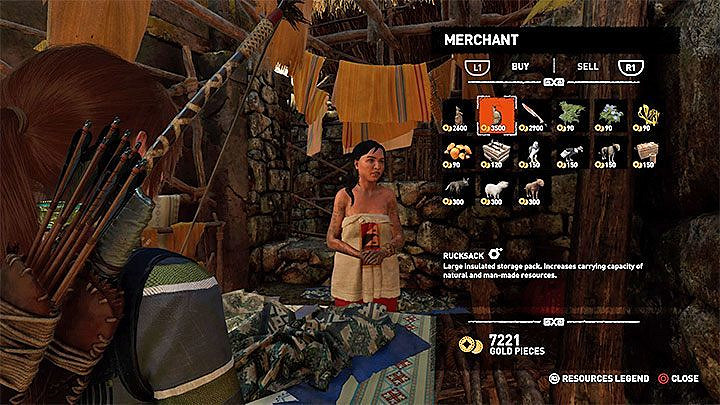
Task: Switch to the Buy tab
Action: click(x=520, y=66)
